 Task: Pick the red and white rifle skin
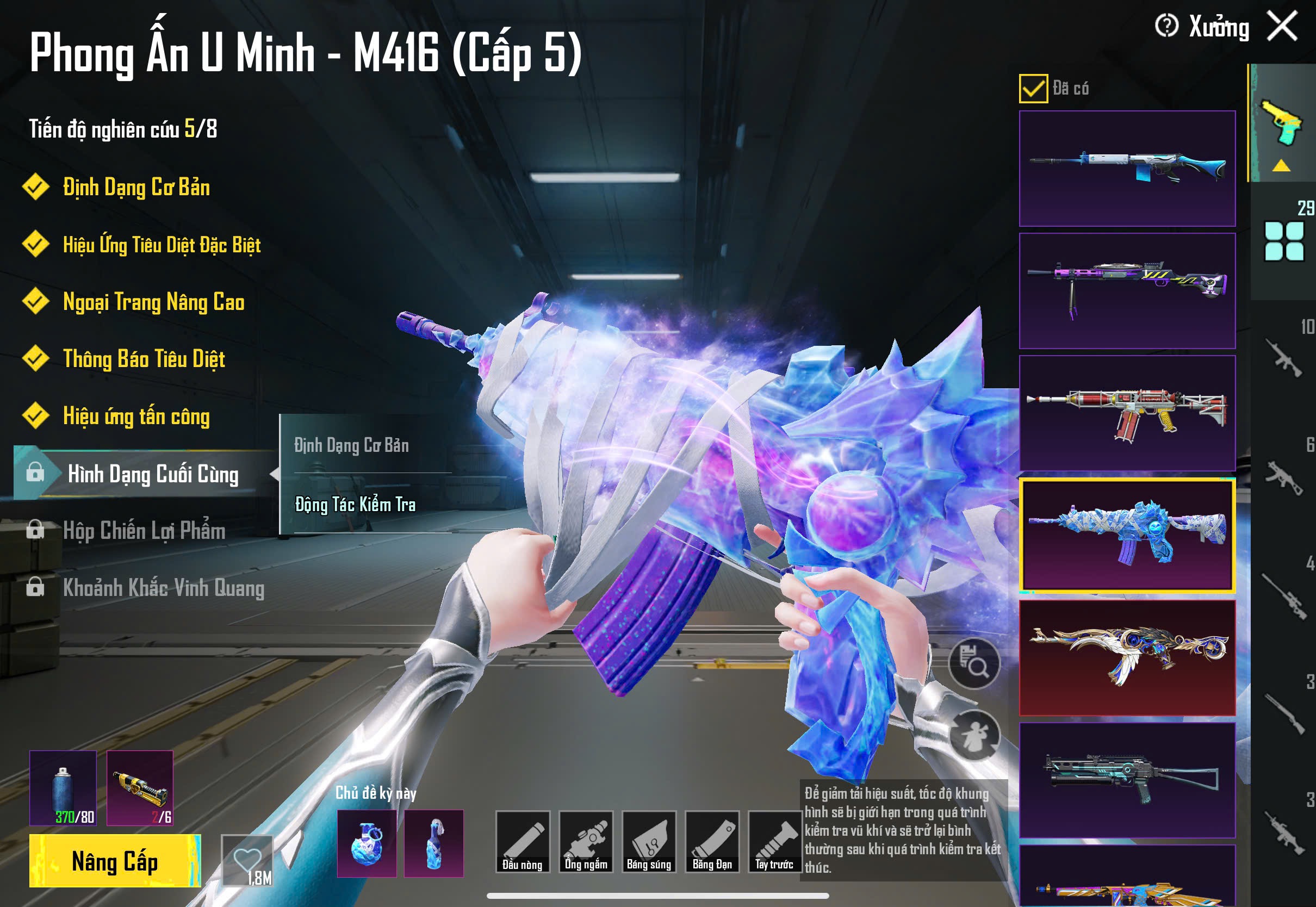pos(1127,413)
